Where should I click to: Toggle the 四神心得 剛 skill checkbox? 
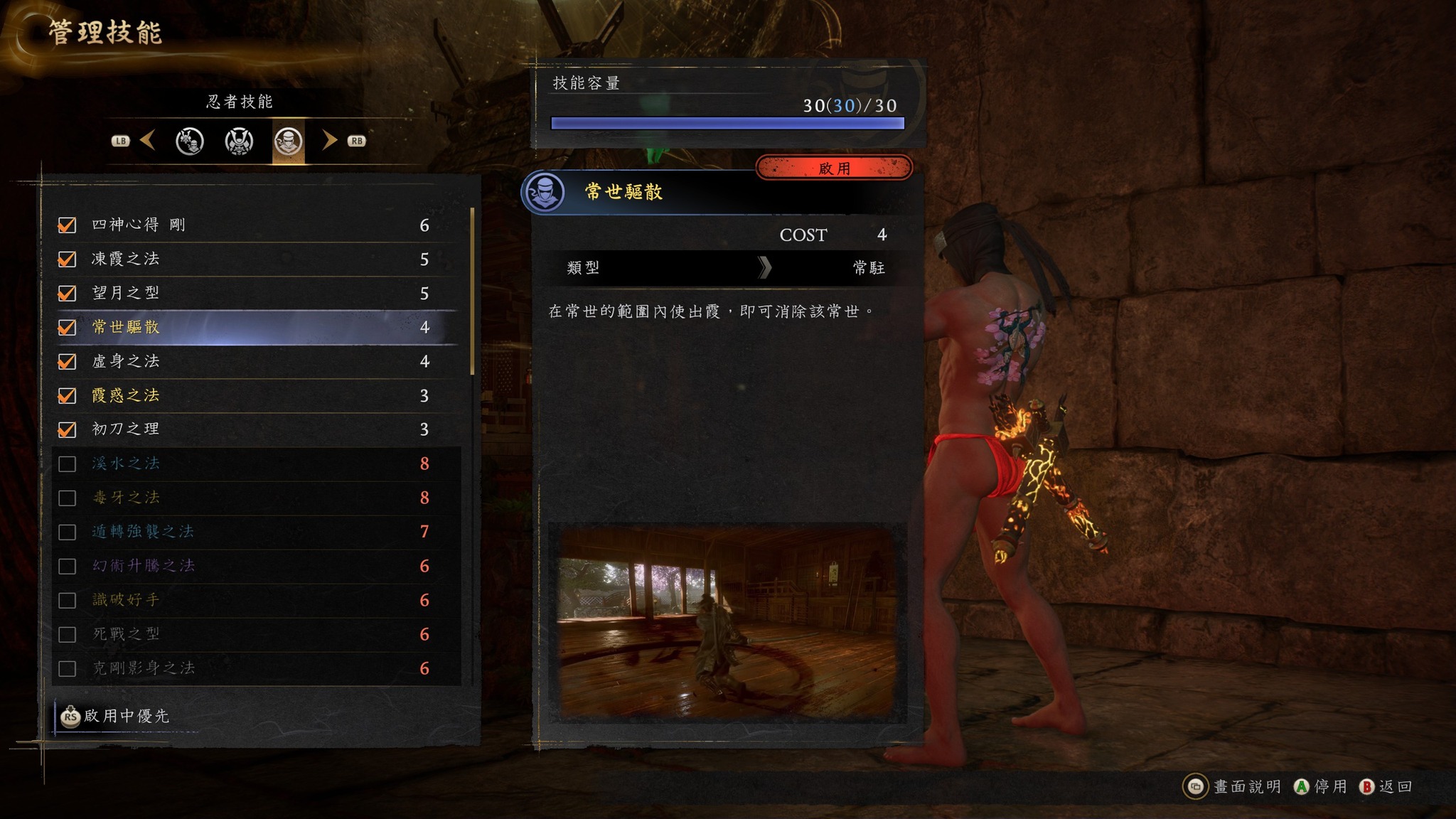tap(67, 225)
